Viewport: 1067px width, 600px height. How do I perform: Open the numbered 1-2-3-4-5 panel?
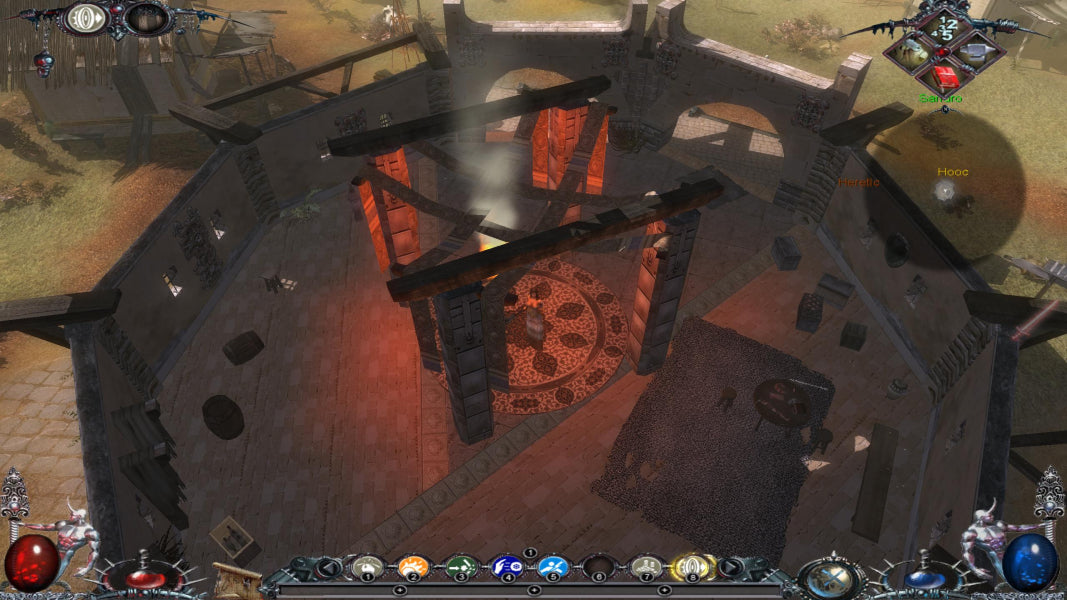(x=945, y=24)
